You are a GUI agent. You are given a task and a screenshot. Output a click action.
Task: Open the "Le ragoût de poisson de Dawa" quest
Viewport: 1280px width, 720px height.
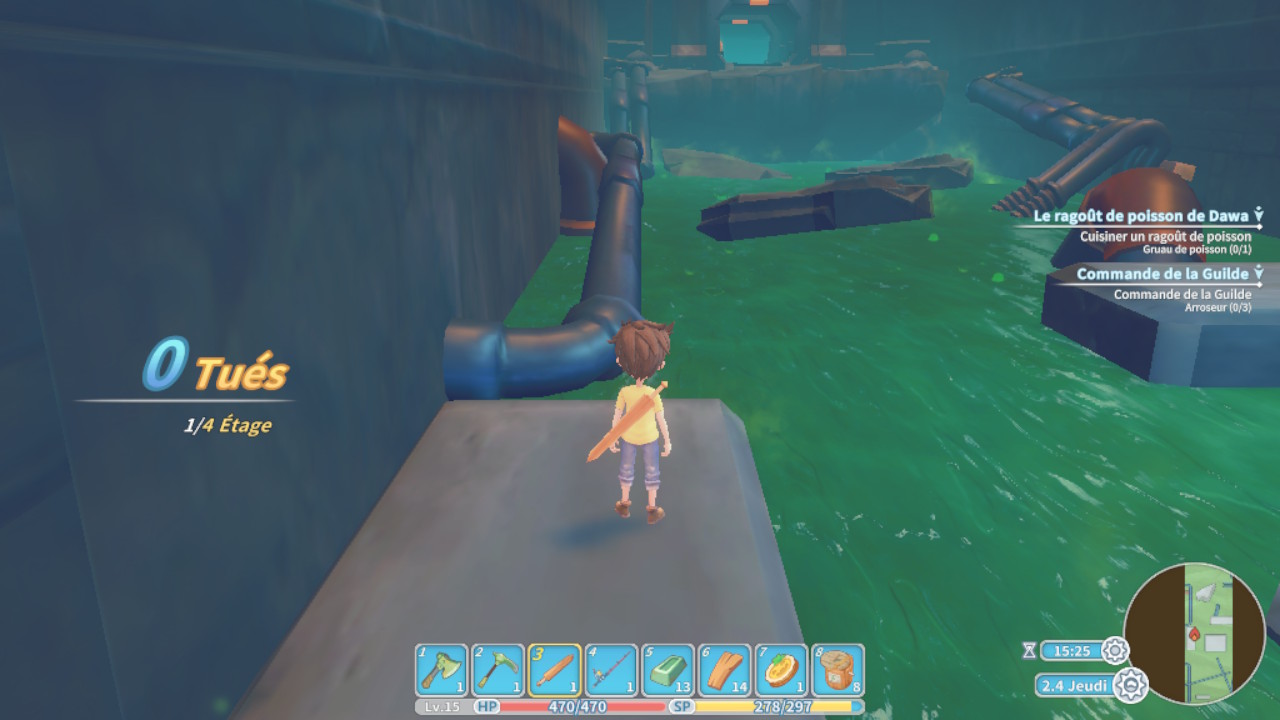1141,214
